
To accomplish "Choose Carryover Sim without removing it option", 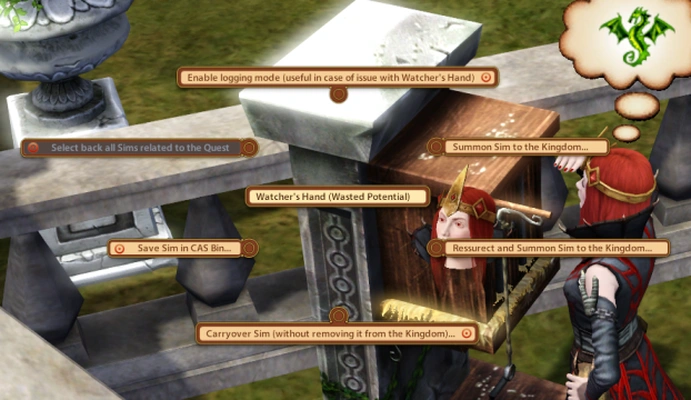I will point(336,333).
